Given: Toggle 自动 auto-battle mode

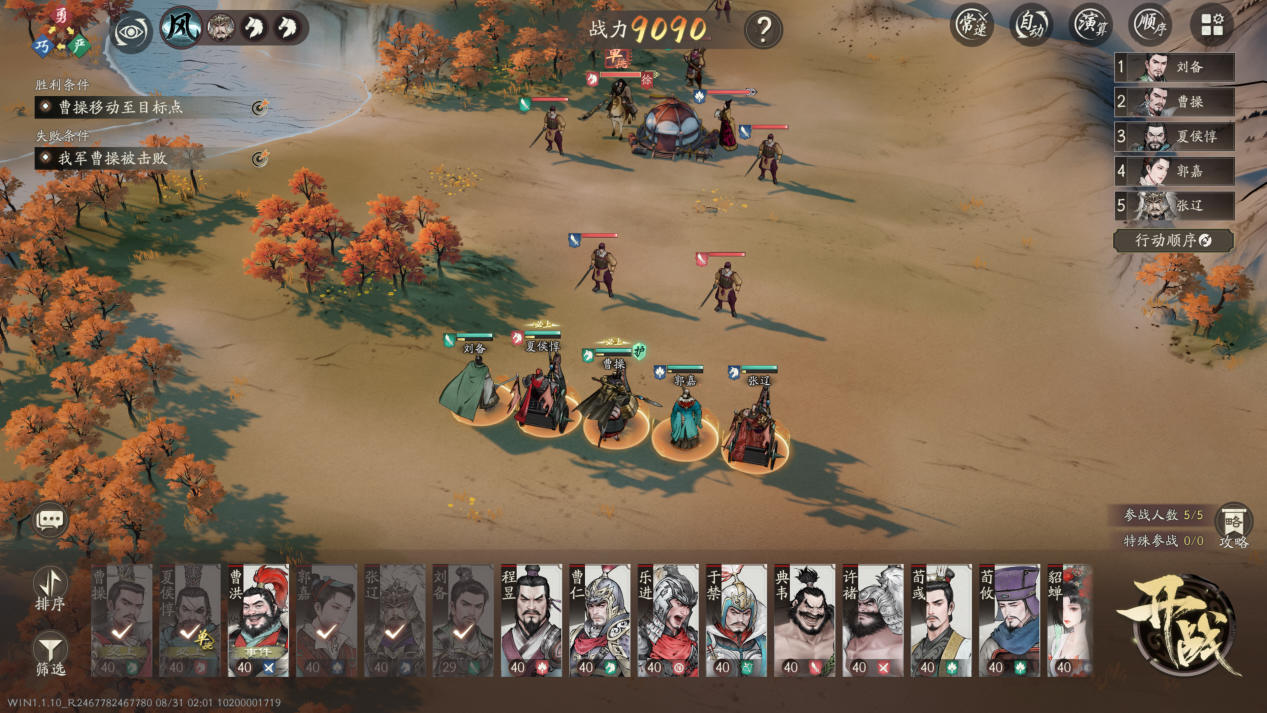Looking at the screenshot, I should (x=1030, y=26).
